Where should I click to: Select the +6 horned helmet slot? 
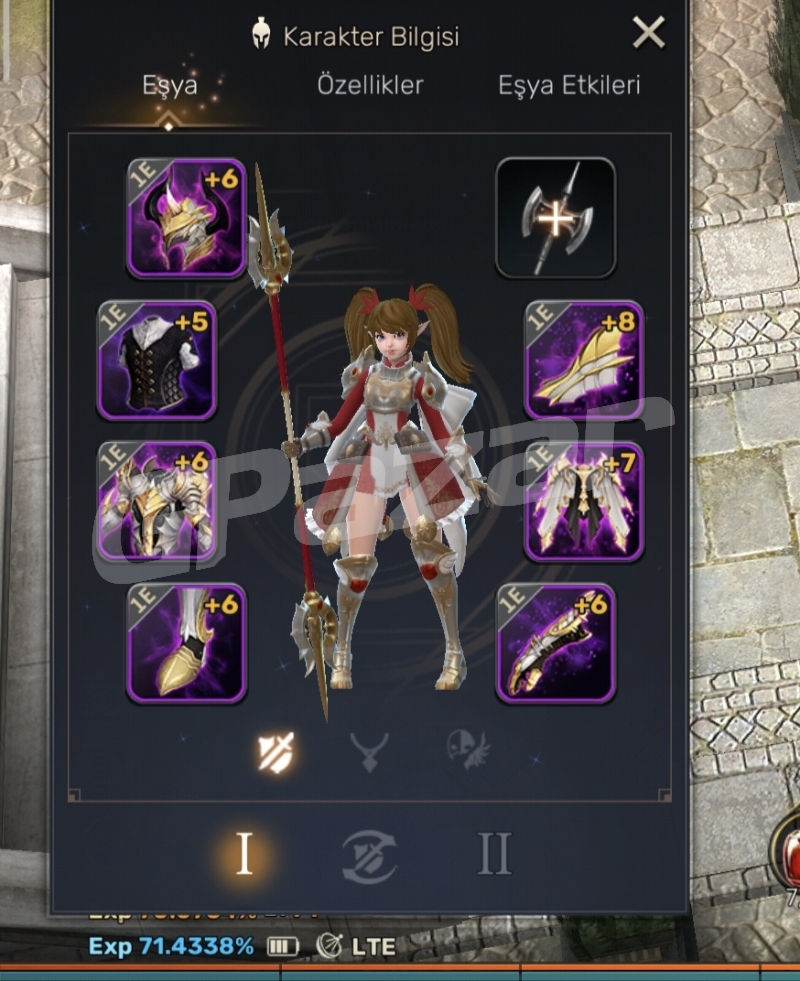(186, 217)
